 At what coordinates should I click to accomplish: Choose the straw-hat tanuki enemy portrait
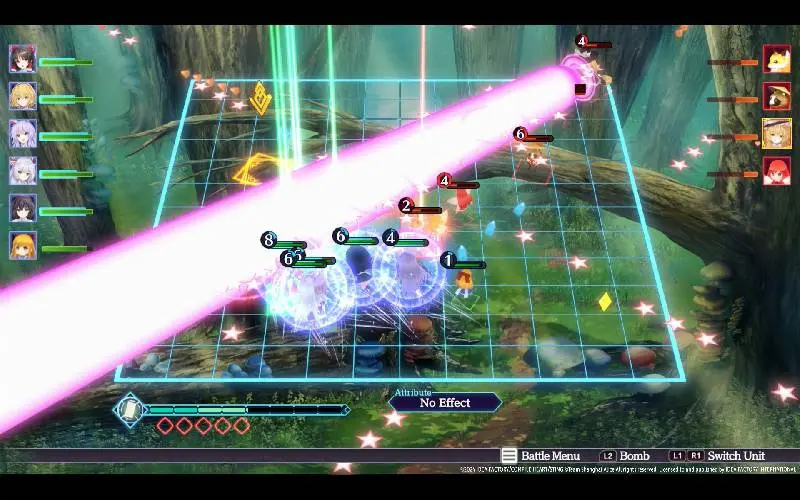coord(777,97)
